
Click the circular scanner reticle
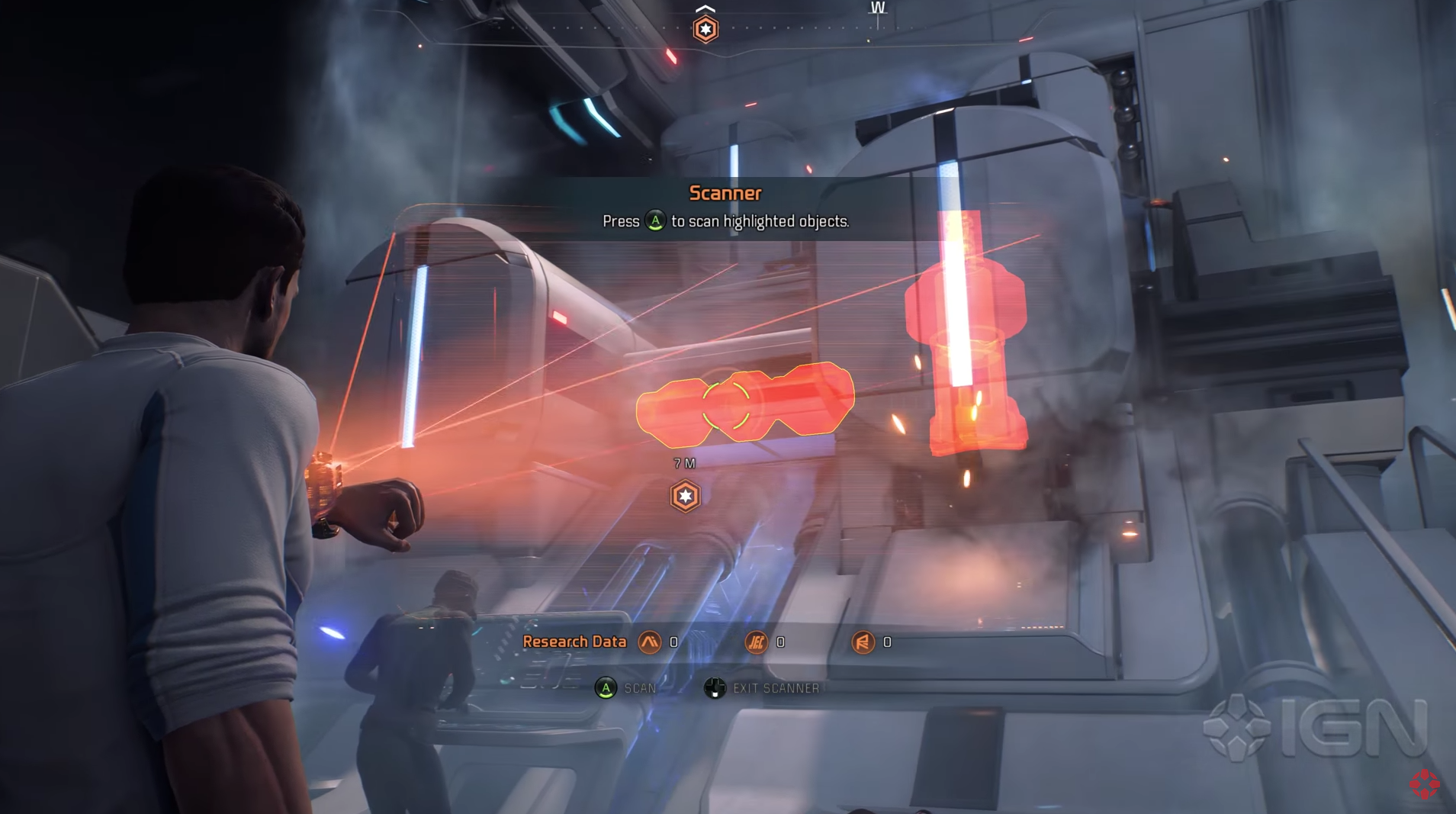726,406
